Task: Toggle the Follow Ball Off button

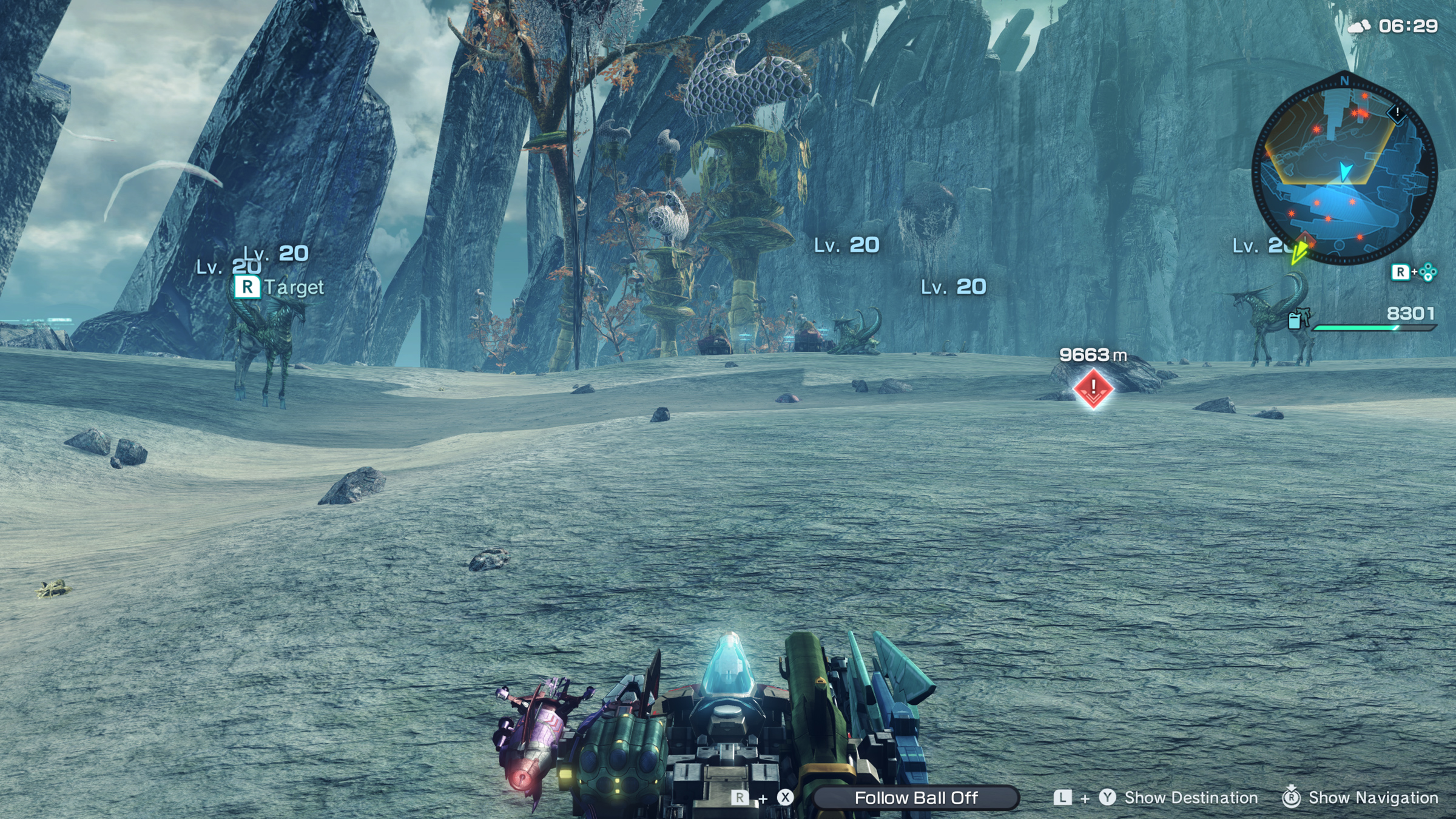Action: pyautogui.click(x=915, y=798)
